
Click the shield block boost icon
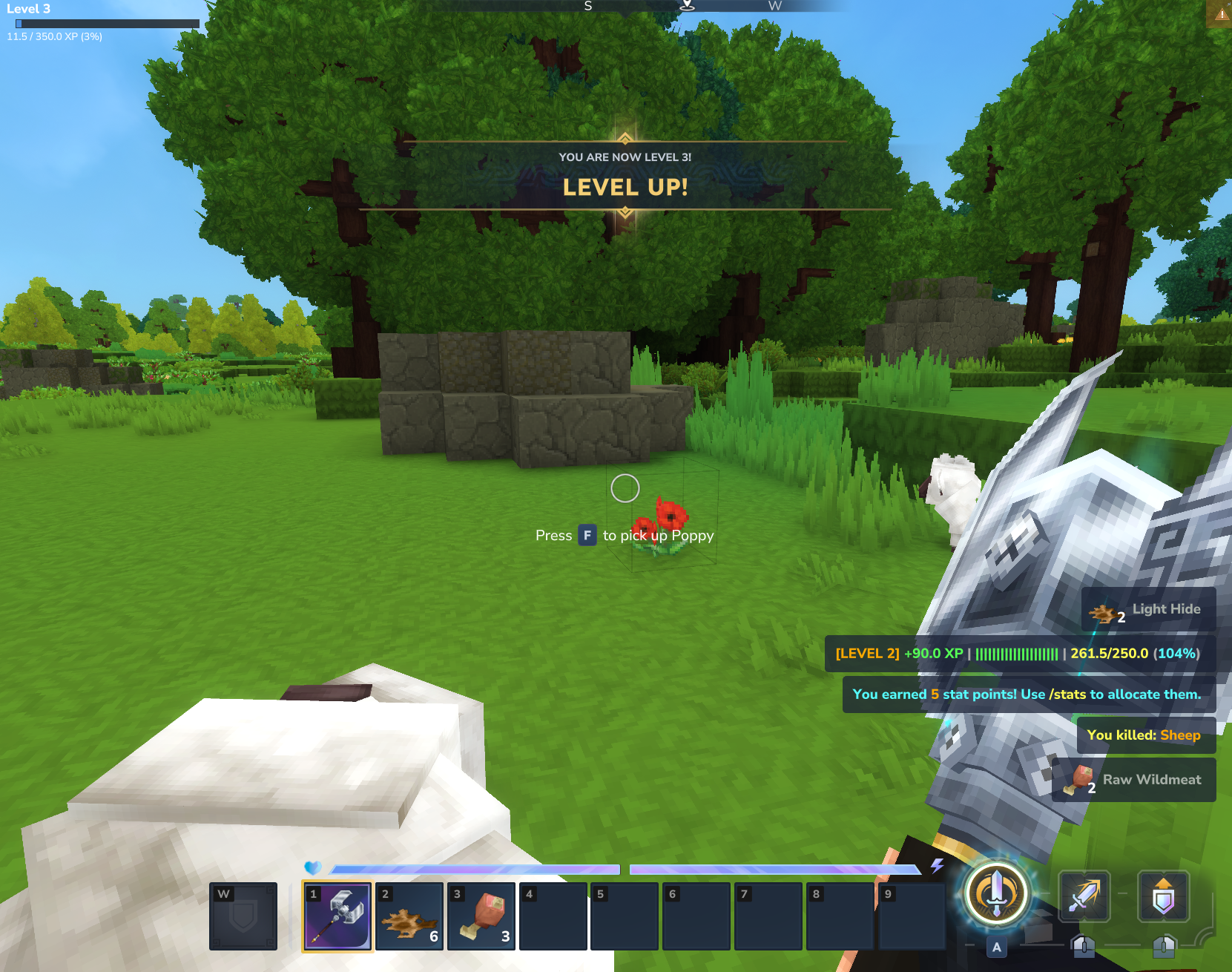1163,896
